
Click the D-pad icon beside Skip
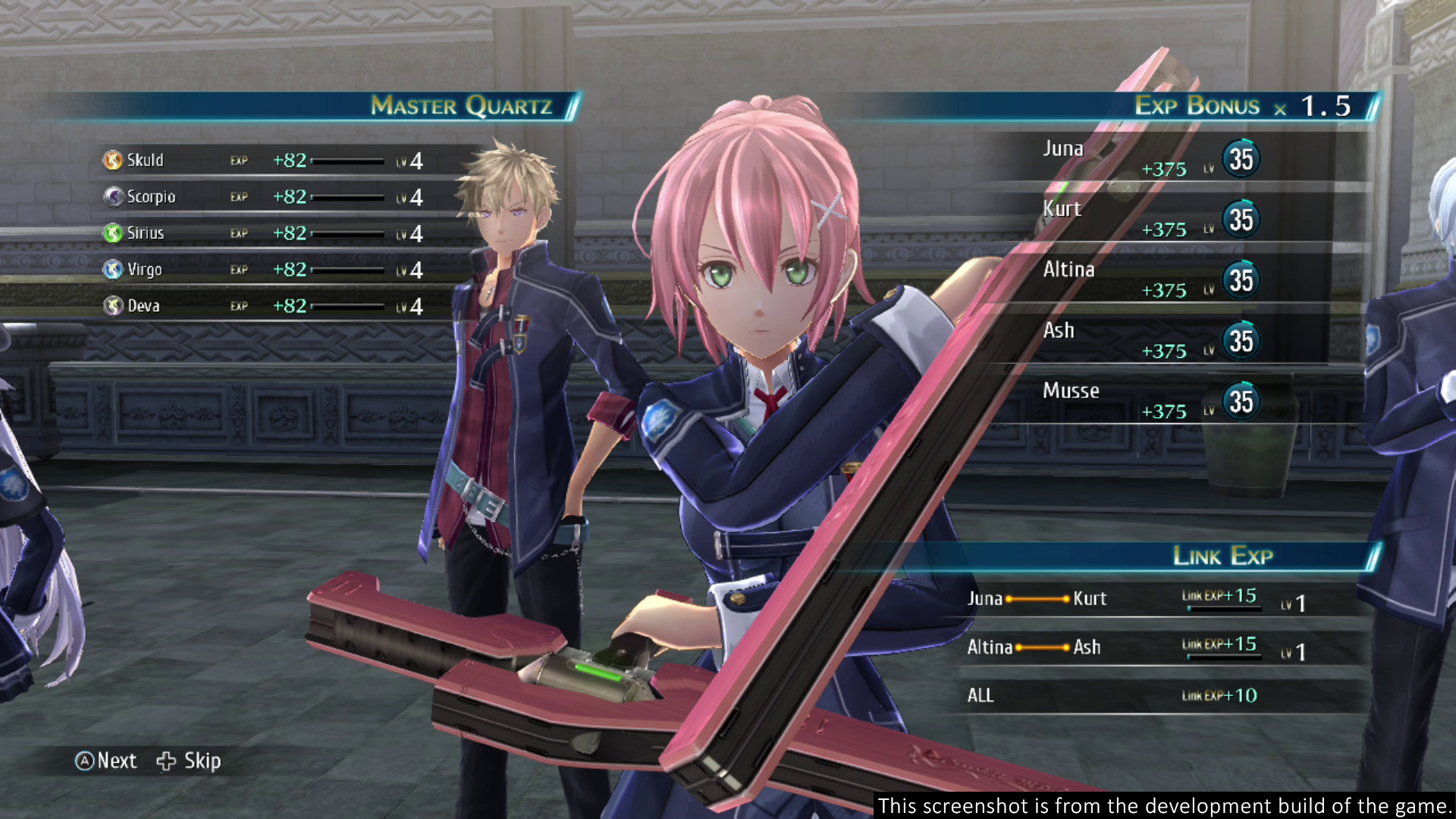click(166, 761)
